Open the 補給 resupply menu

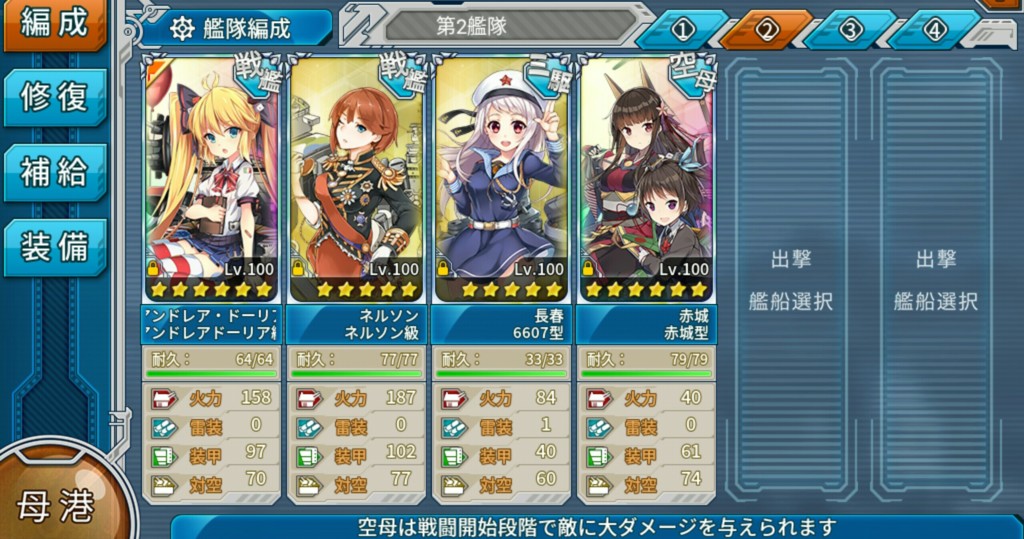pos(54,172)
